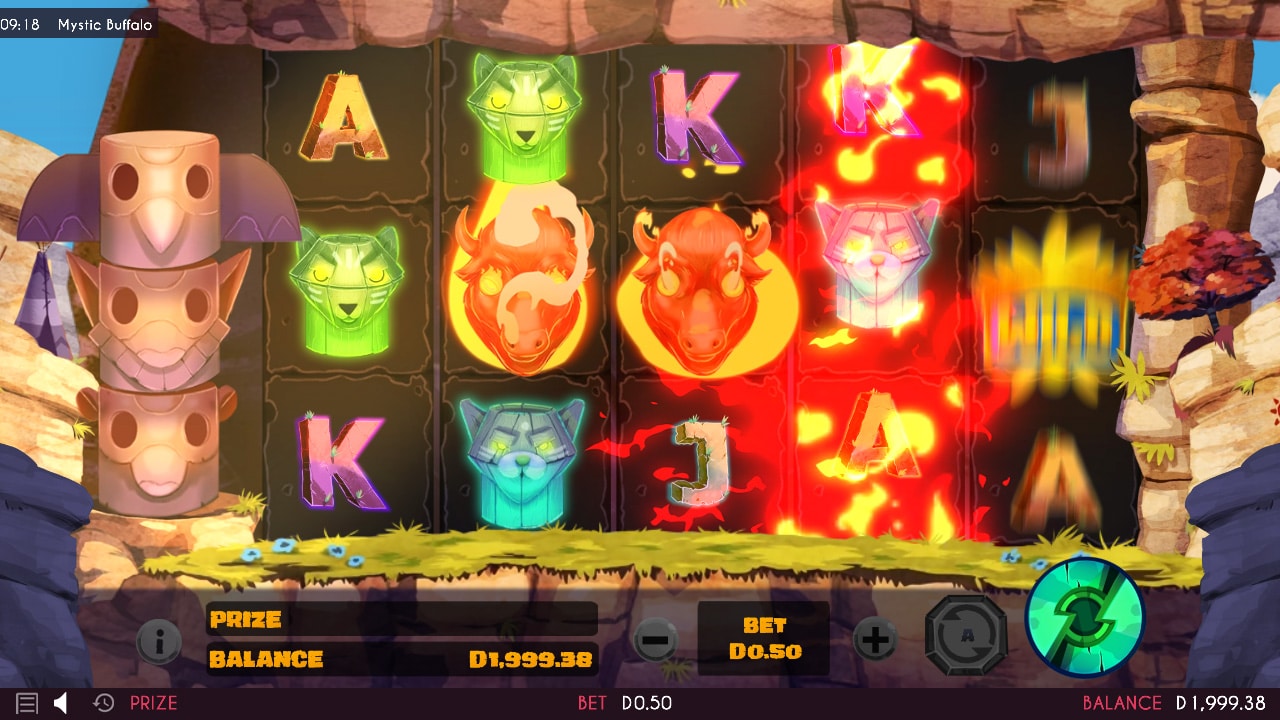Toggle the sound speaker icon
The image size is (1280, 720).
(x=60, y=703)
